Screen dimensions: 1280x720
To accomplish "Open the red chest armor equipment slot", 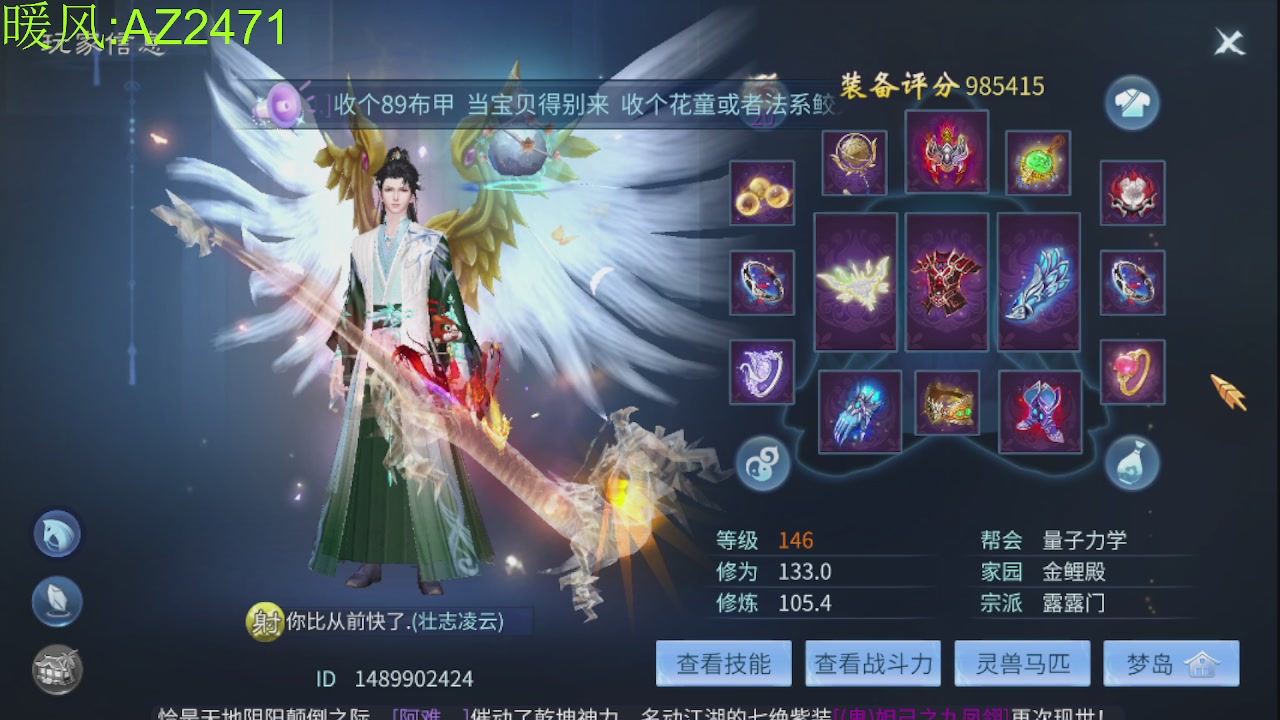I will (948, 283).
